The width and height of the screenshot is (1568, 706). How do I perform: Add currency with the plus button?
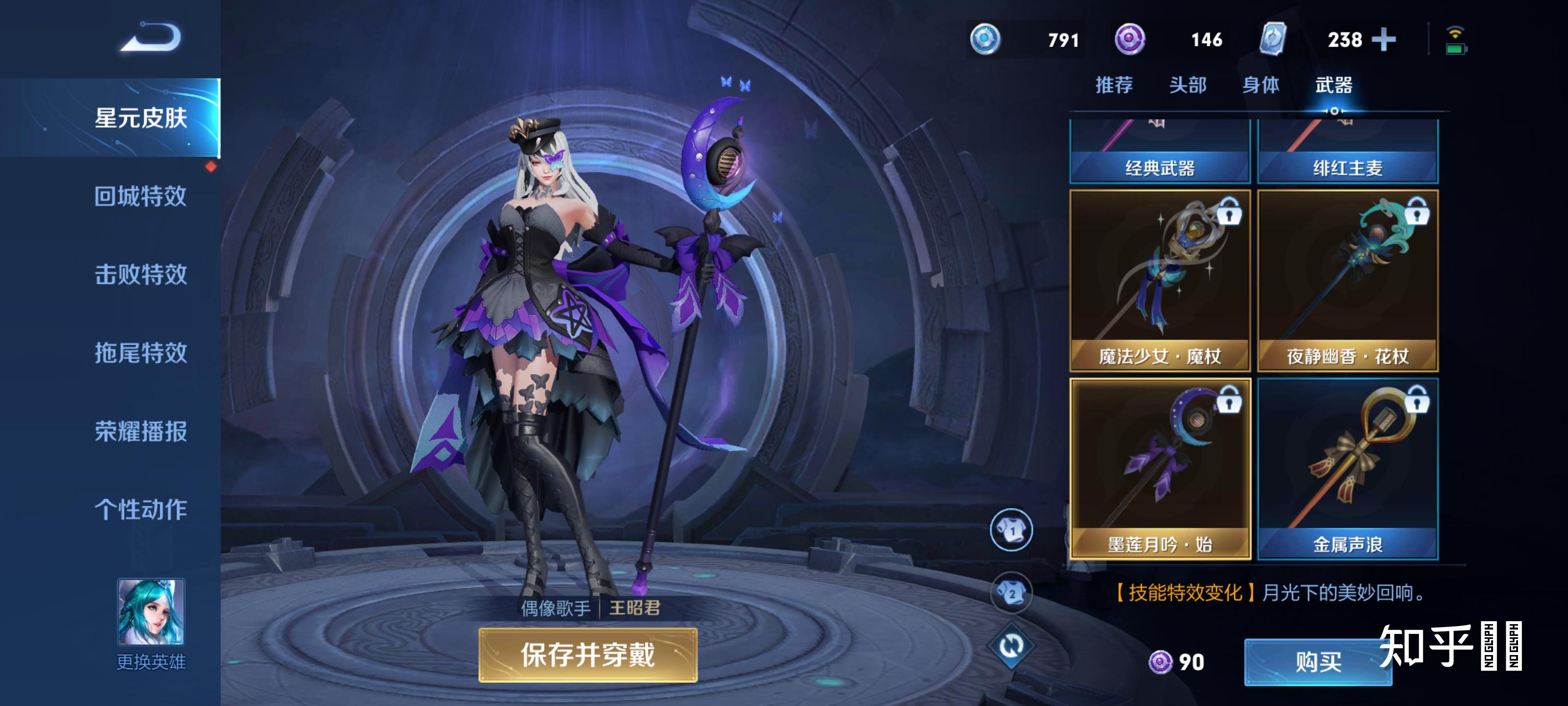pyautogui.click(x=1384, y=40)
